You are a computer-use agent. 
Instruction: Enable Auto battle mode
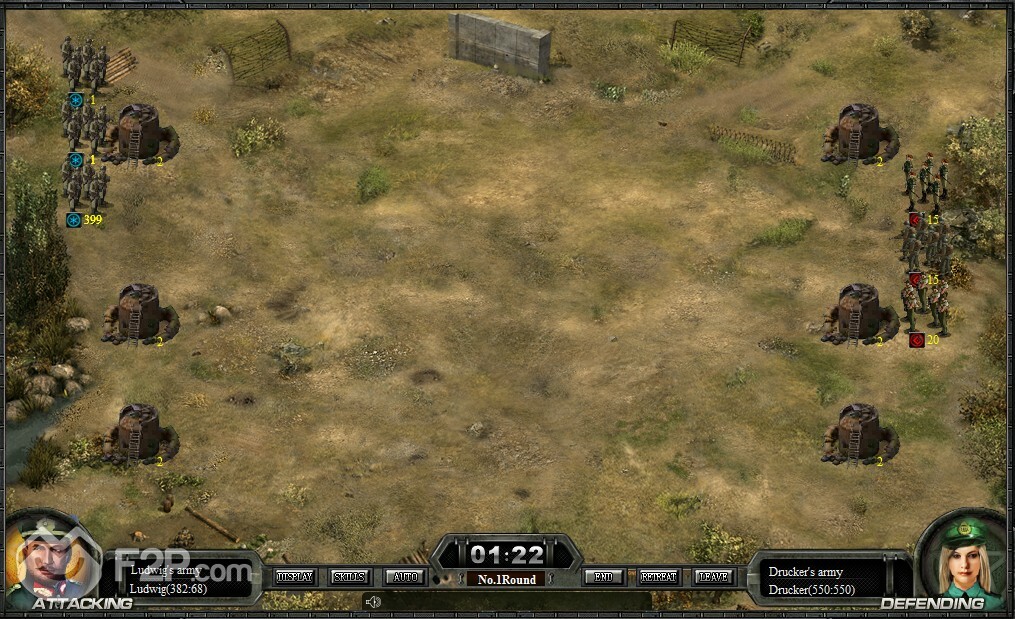pos(405,577)
